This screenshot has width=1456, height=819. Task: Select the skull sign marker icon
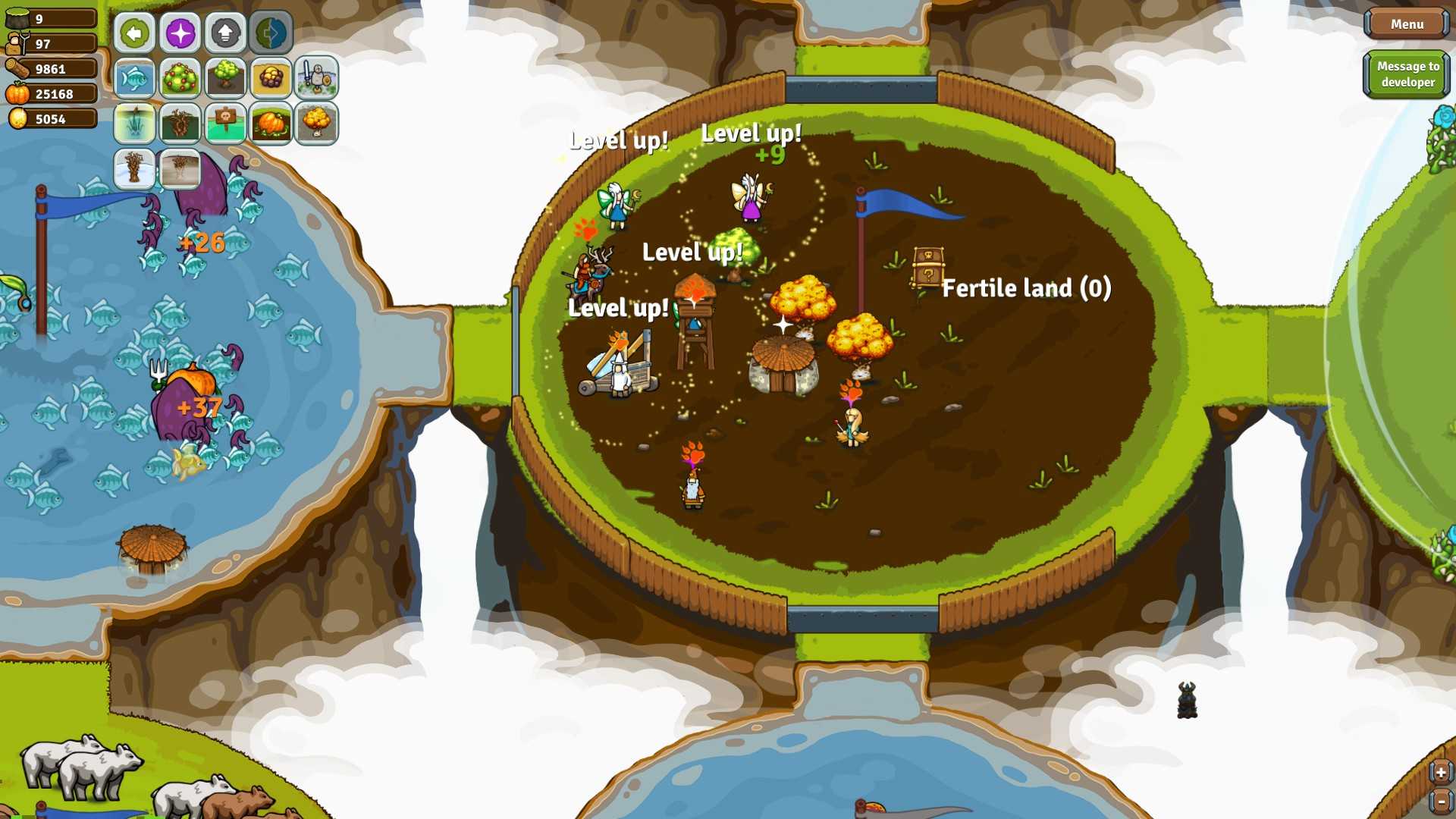point(226,124)
